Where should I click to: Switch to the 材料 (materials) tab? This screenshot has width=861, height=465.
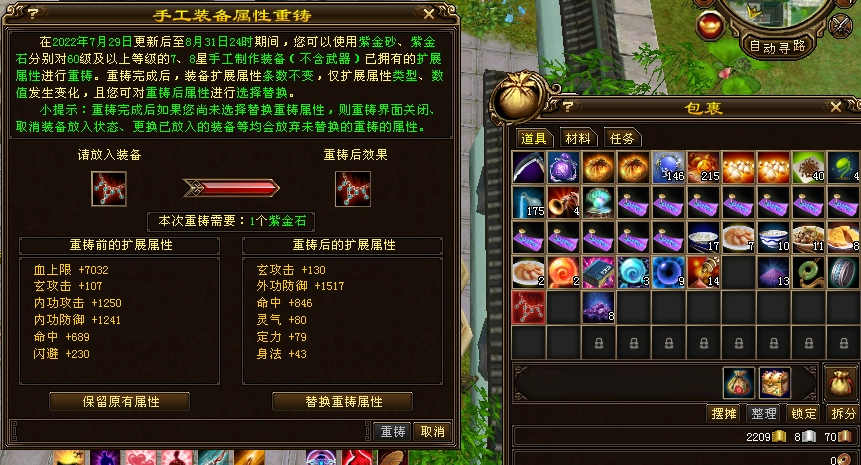coord(578,138)
